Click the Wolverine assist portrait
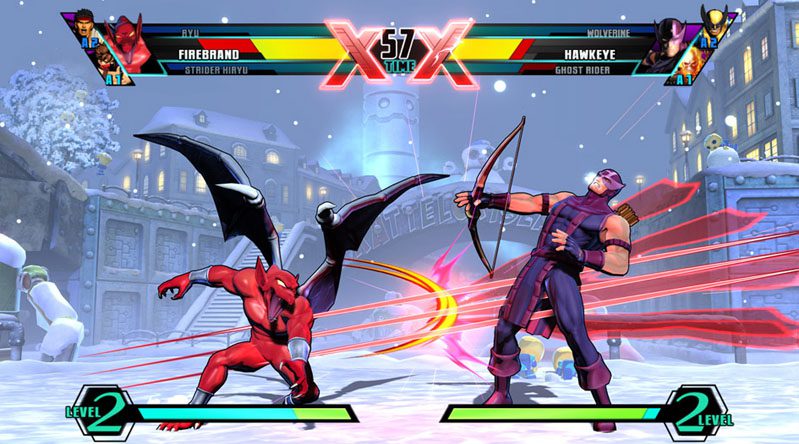 click(x=713, y=25)
